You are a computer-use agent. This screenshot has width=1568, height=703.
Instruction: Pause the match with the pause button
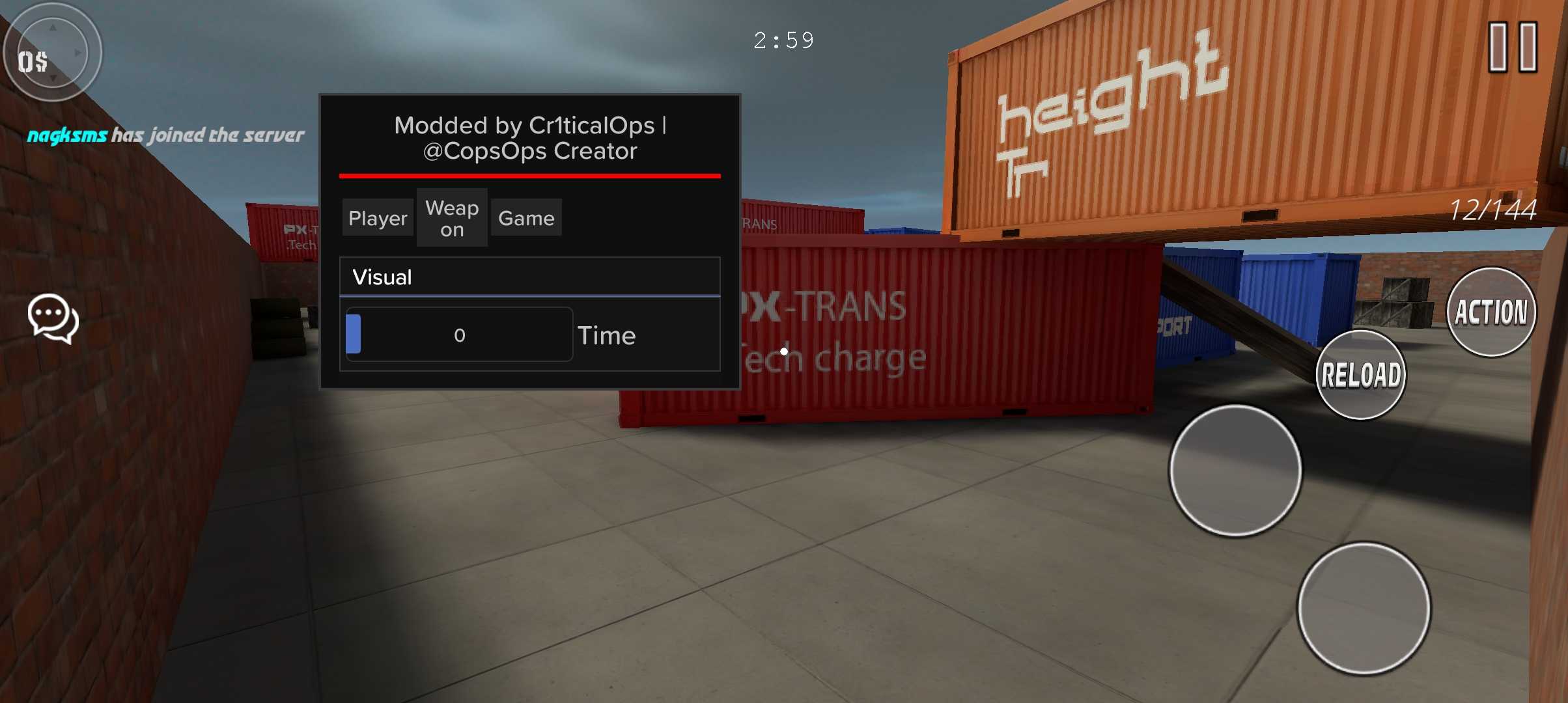coord(1513,47)
